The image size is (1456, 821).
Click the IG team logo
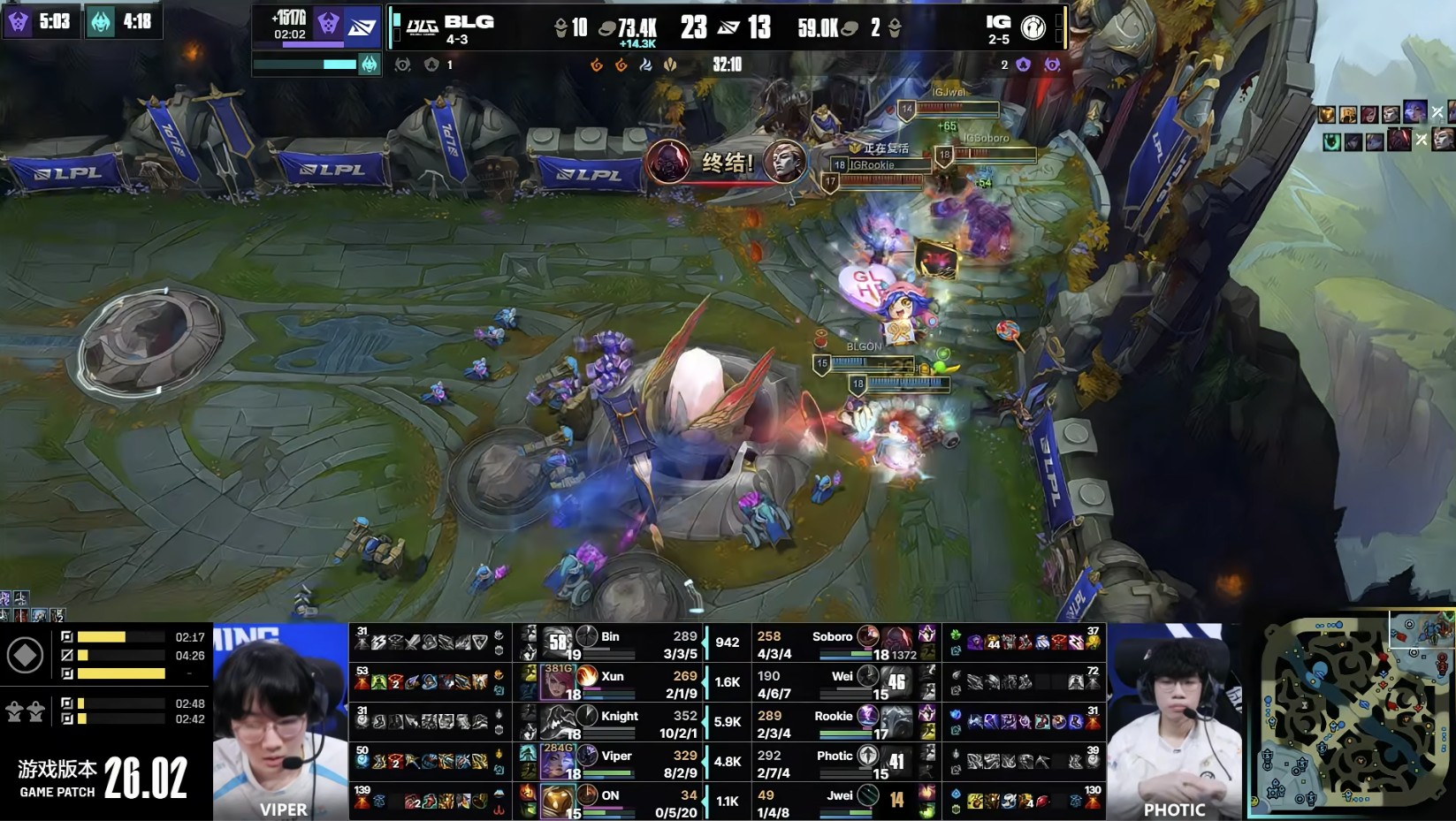[x=1033, y=27]
